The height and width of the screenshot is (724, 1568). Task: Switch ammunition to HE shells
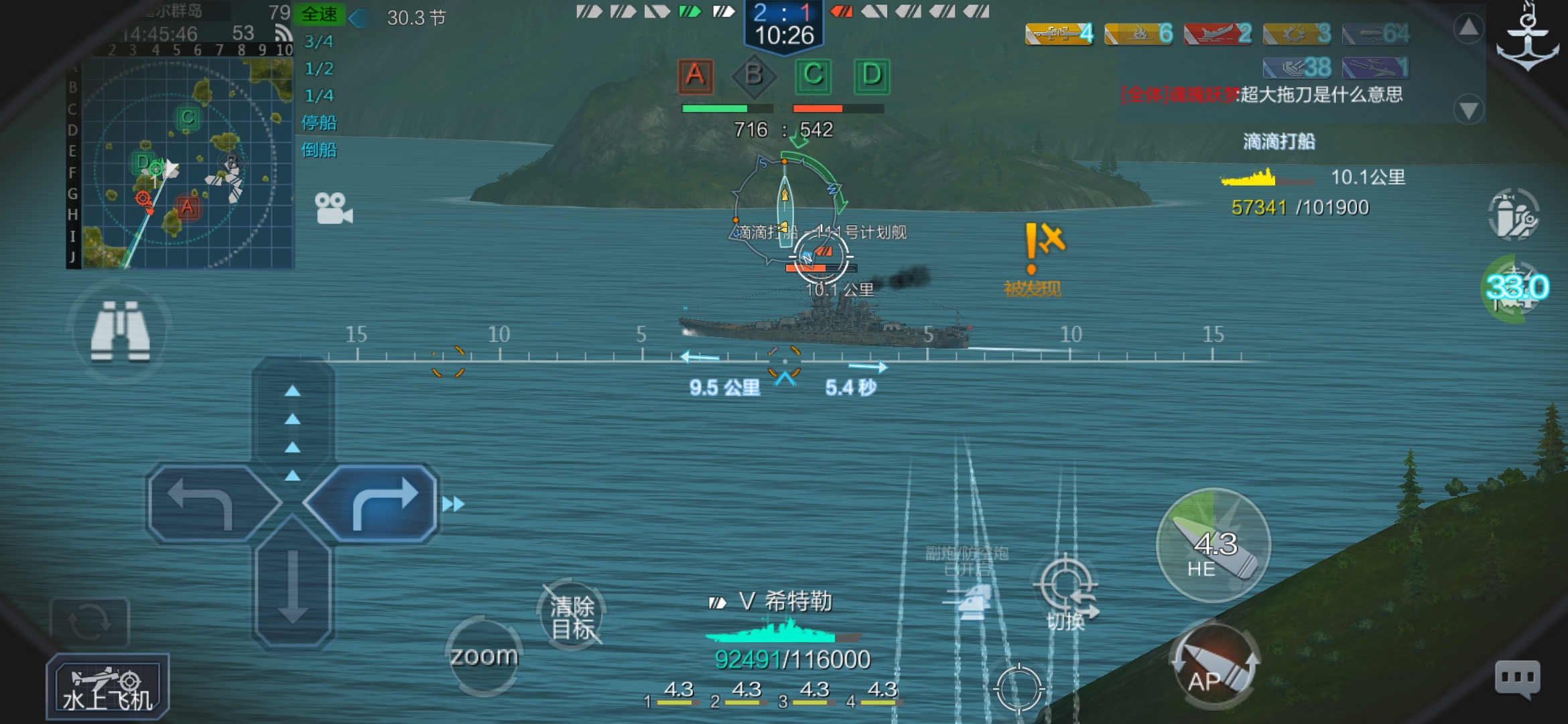point(1212,546)
